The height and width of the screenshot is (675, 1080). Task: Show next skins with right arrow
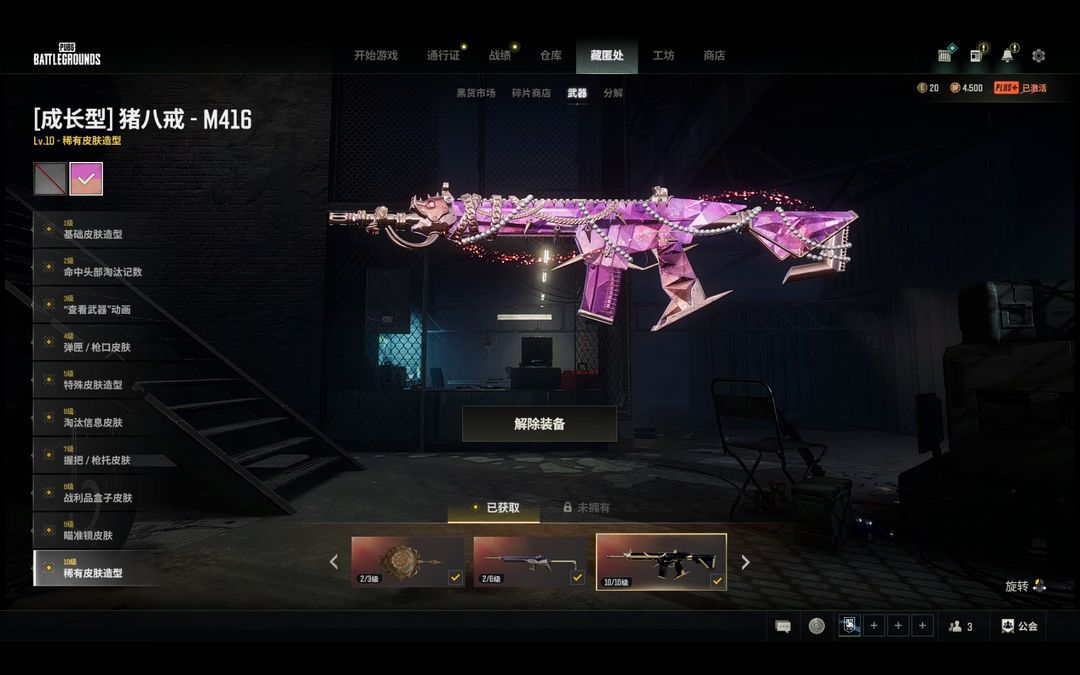(x=745, y=562)
